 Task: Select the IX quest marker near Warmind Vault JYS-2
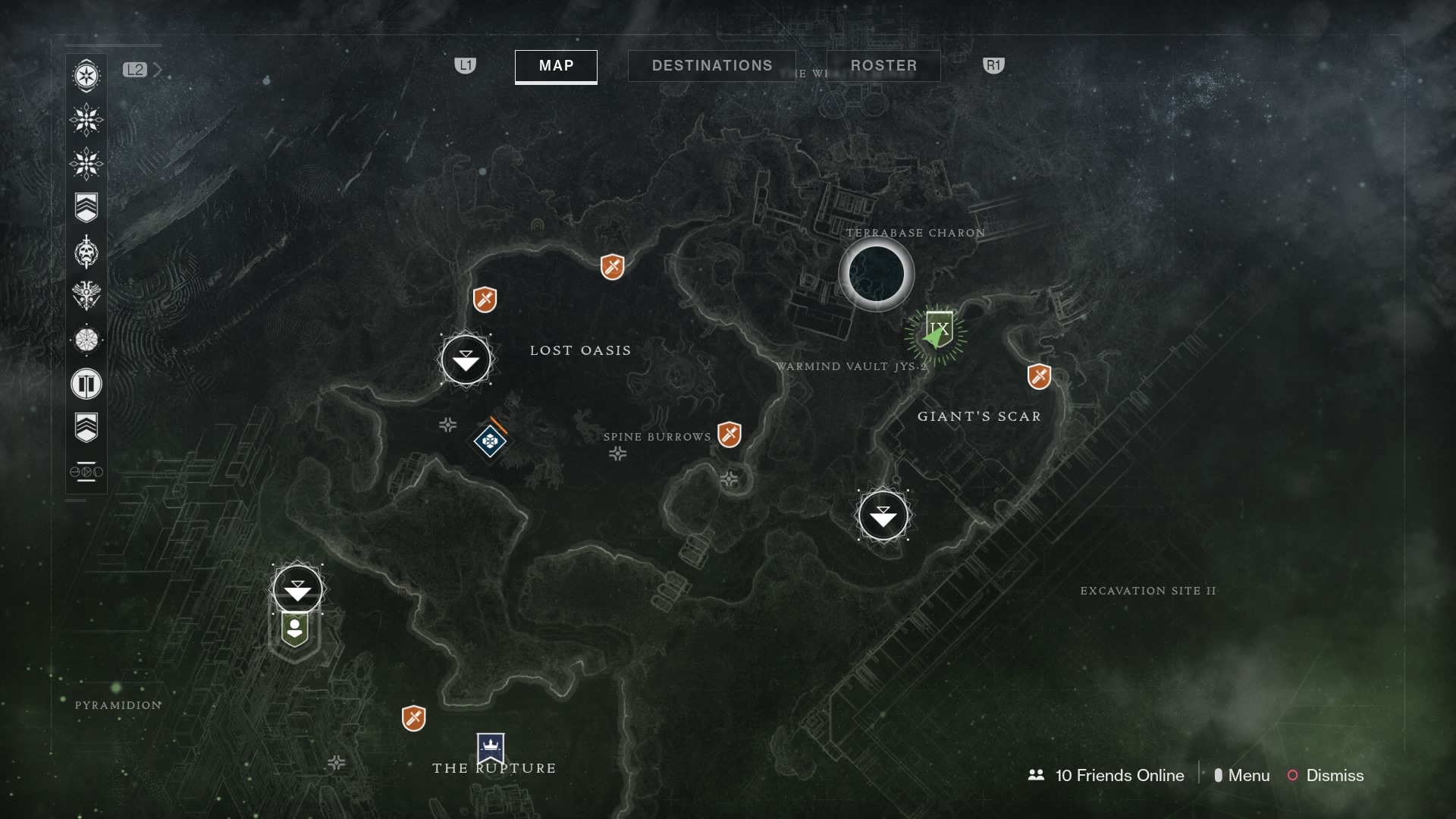click(x=938, y=329)
